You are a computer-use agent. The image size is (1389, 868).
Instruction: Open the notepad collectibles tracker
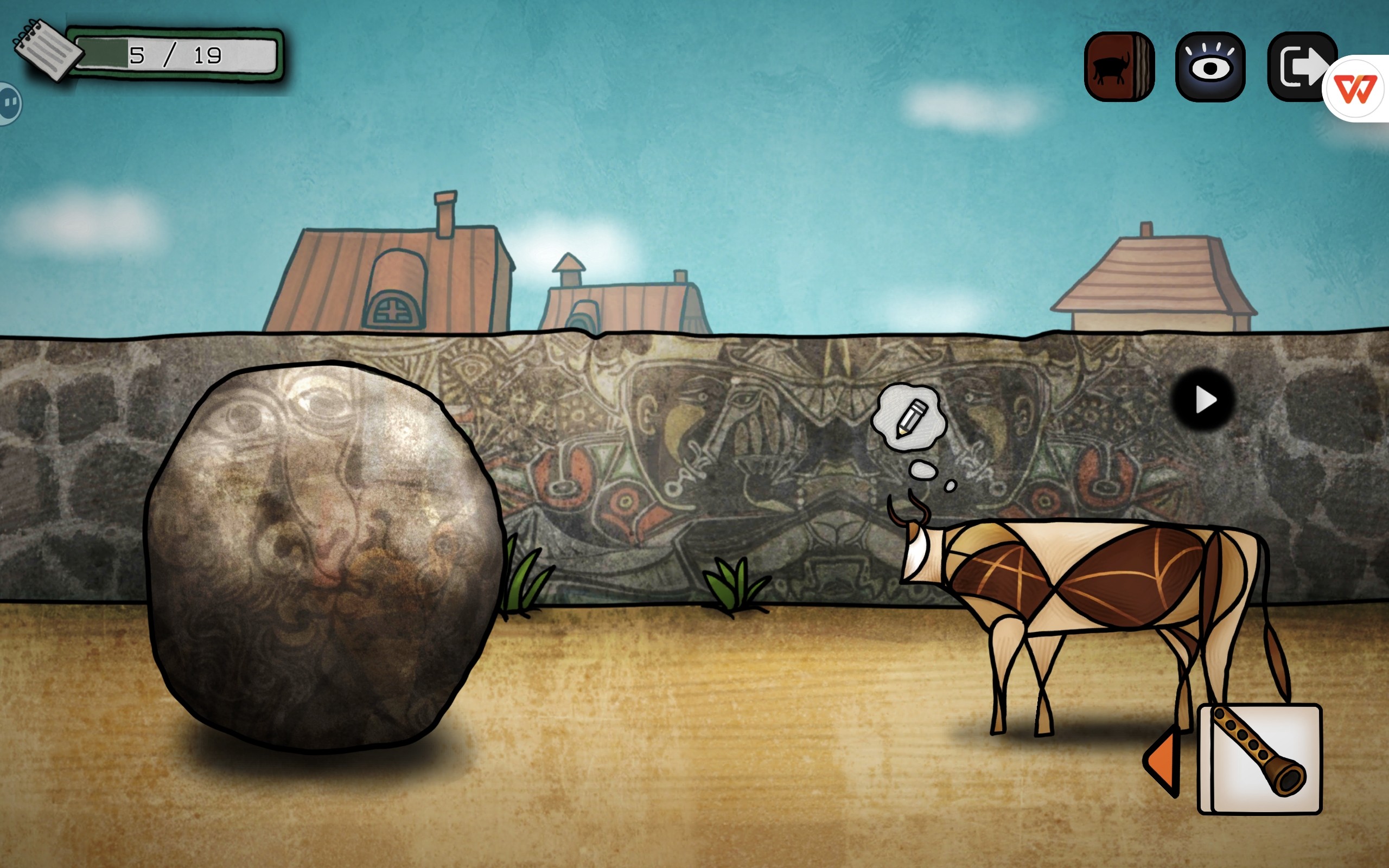(47, 50)
